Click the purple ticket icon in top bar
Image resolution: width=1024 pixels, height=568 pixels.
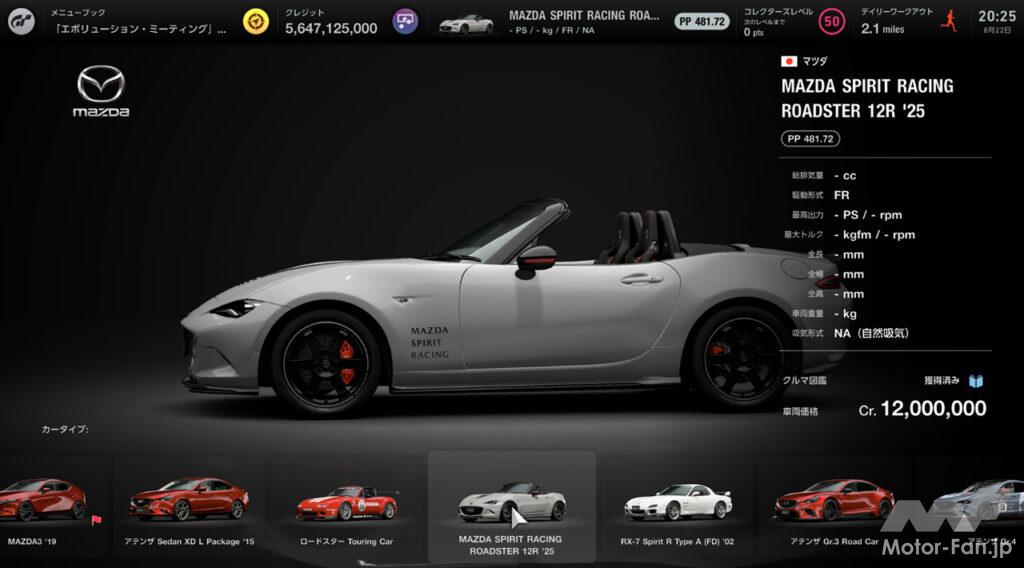tap(404, 21)
